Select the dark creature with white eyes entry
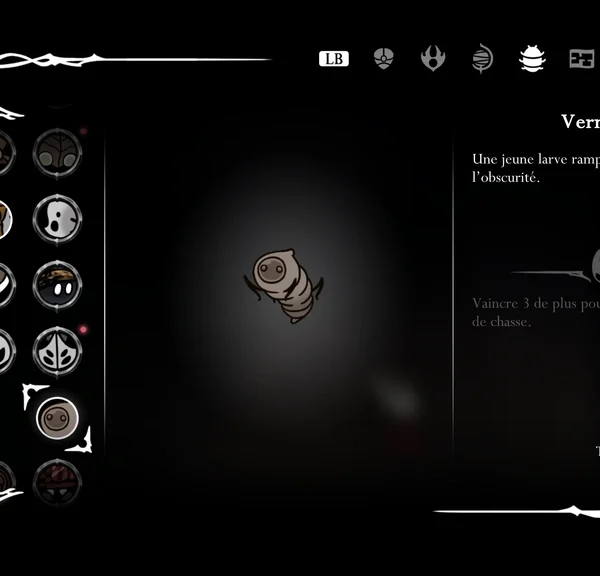 57,285
